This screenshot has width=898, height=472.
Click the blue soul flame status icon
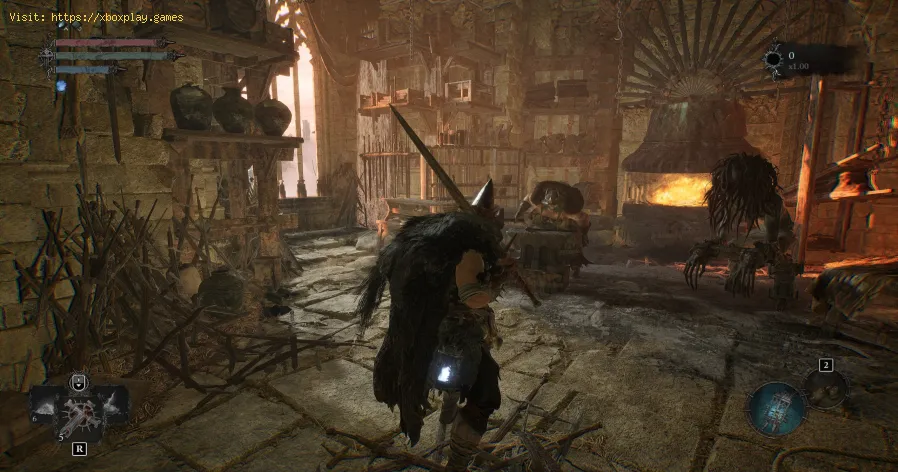coord(61,86)
